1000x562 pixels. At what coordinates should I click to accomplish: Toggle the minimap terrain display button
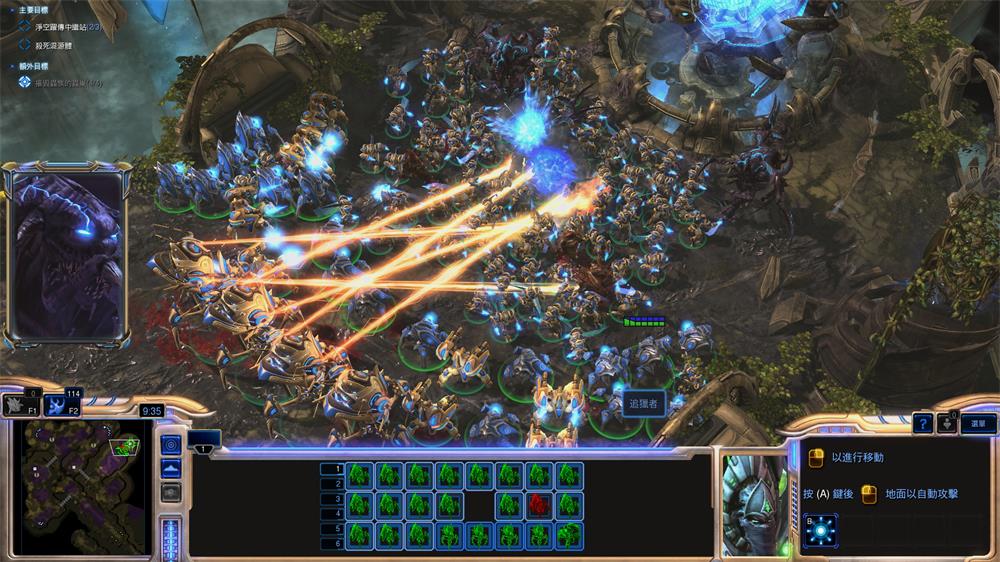(x=171, y=469)
